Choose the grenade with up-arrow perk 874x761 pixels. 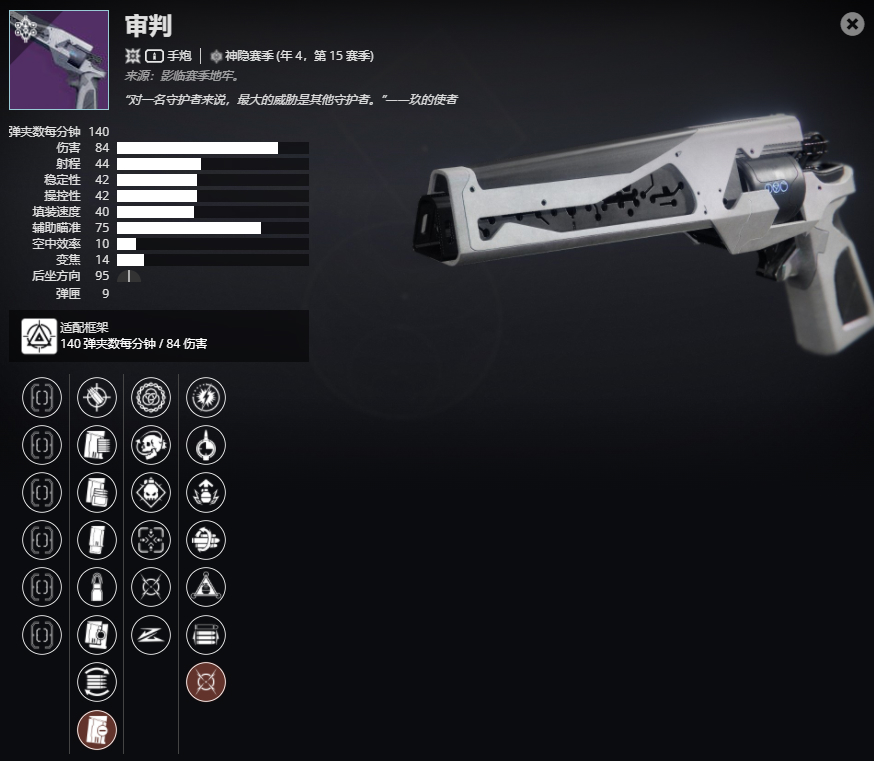point(206,492)
